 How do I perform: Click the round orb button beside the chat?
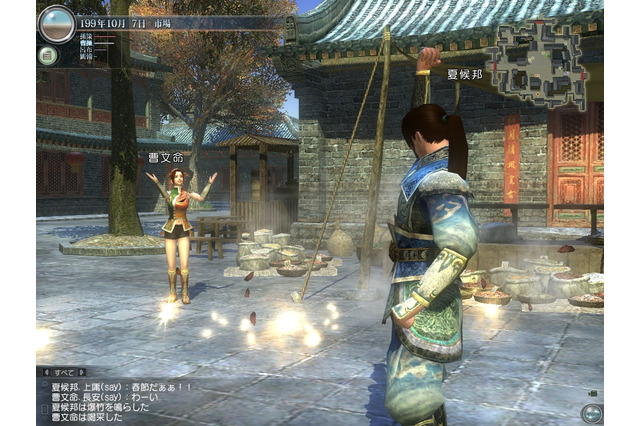click(591, 412)
